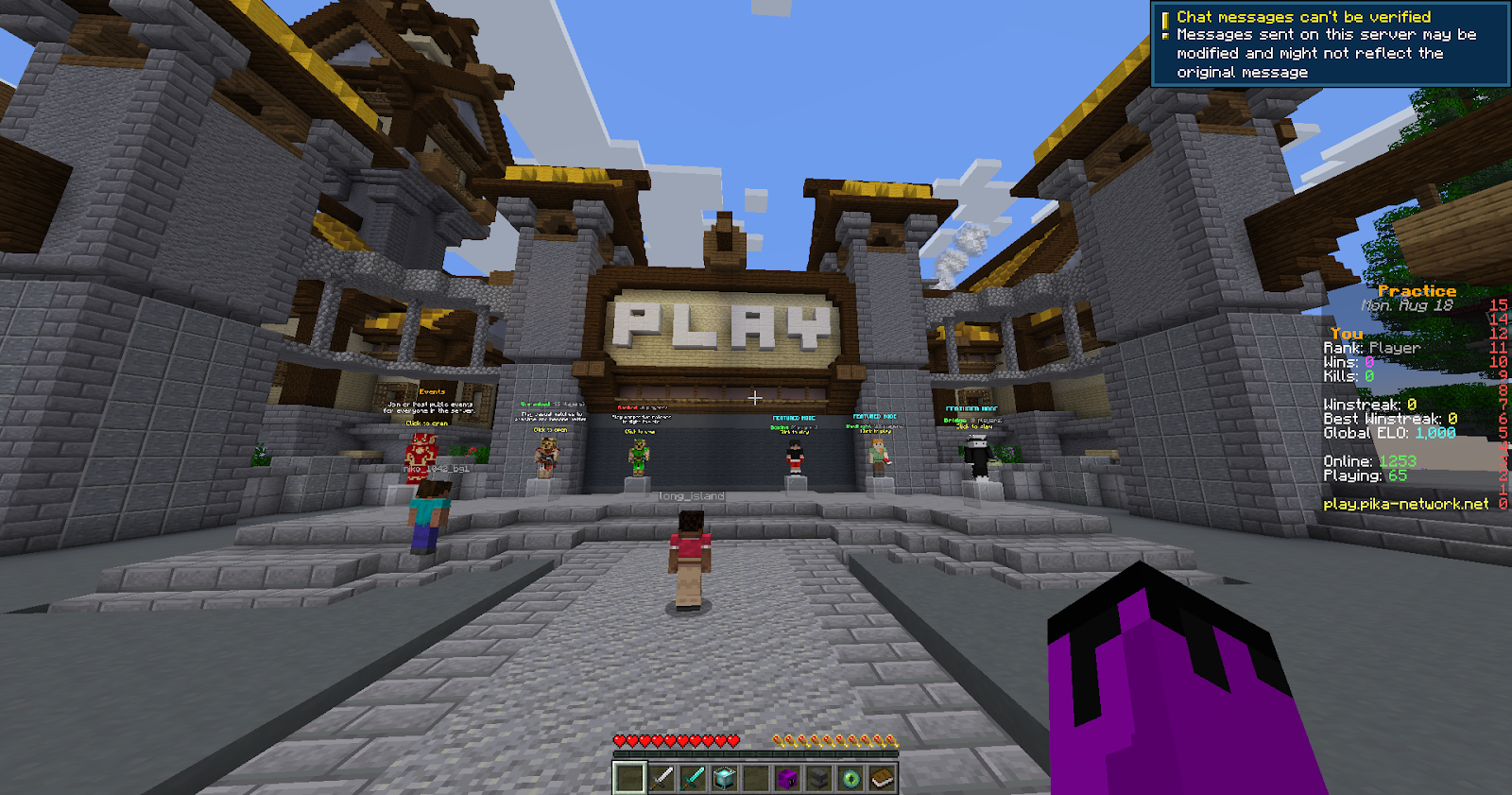Screen dimensions: 1512x795
Task: Click the chat verification warning banner
Action: click(1332, 44)
